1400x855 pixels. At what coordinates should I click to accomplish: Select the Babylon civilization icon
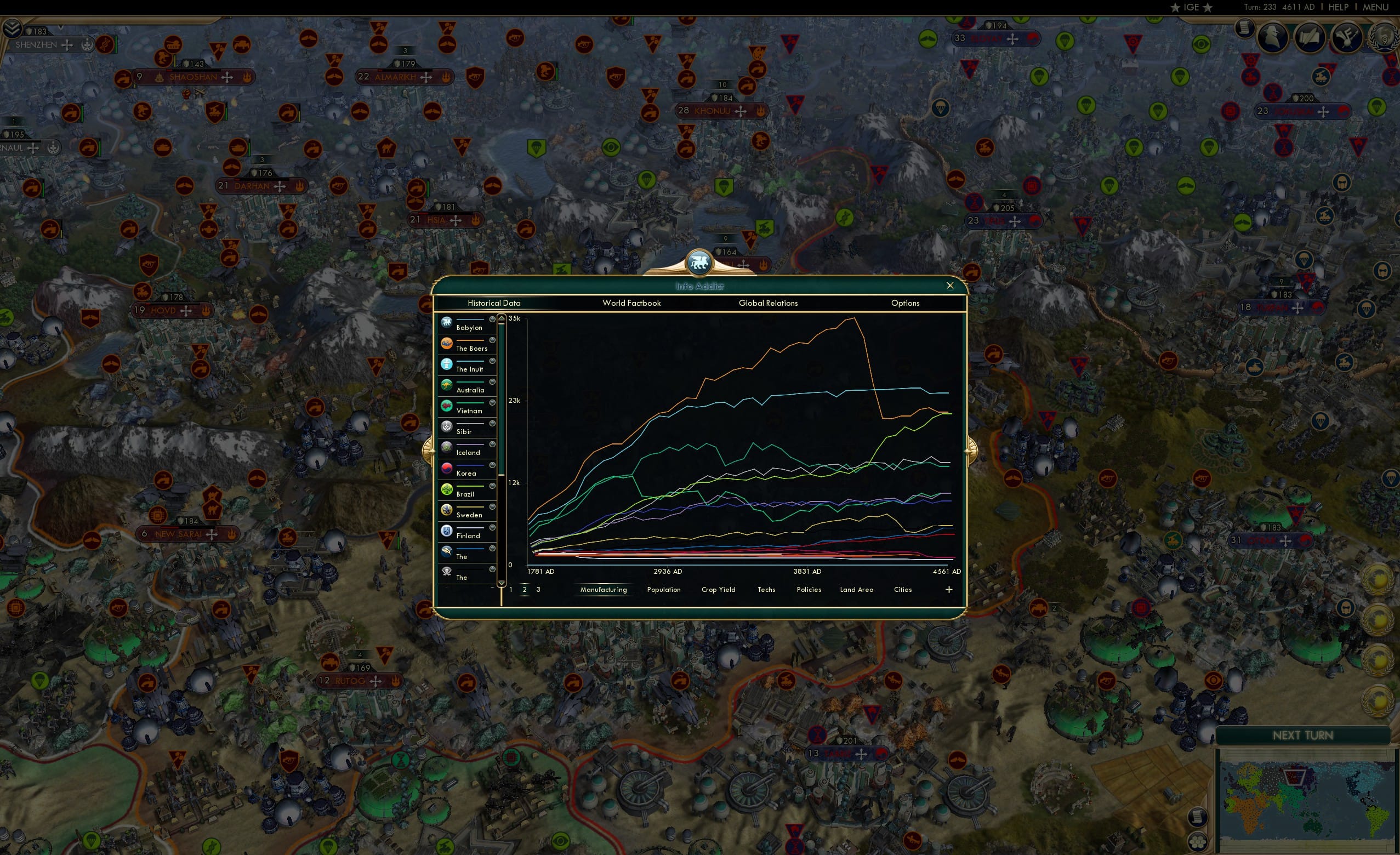tap(447, 323)
